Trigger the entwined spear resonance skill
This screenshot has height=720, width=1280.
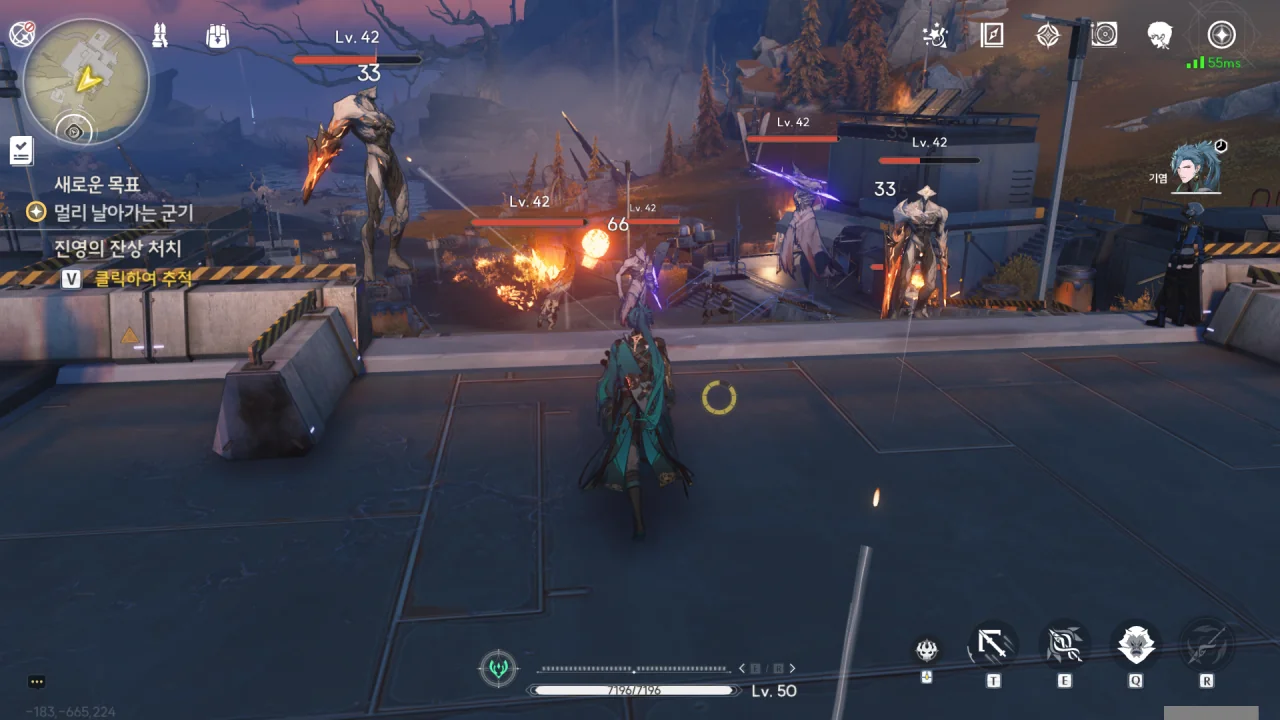[x=1064, y=645]
